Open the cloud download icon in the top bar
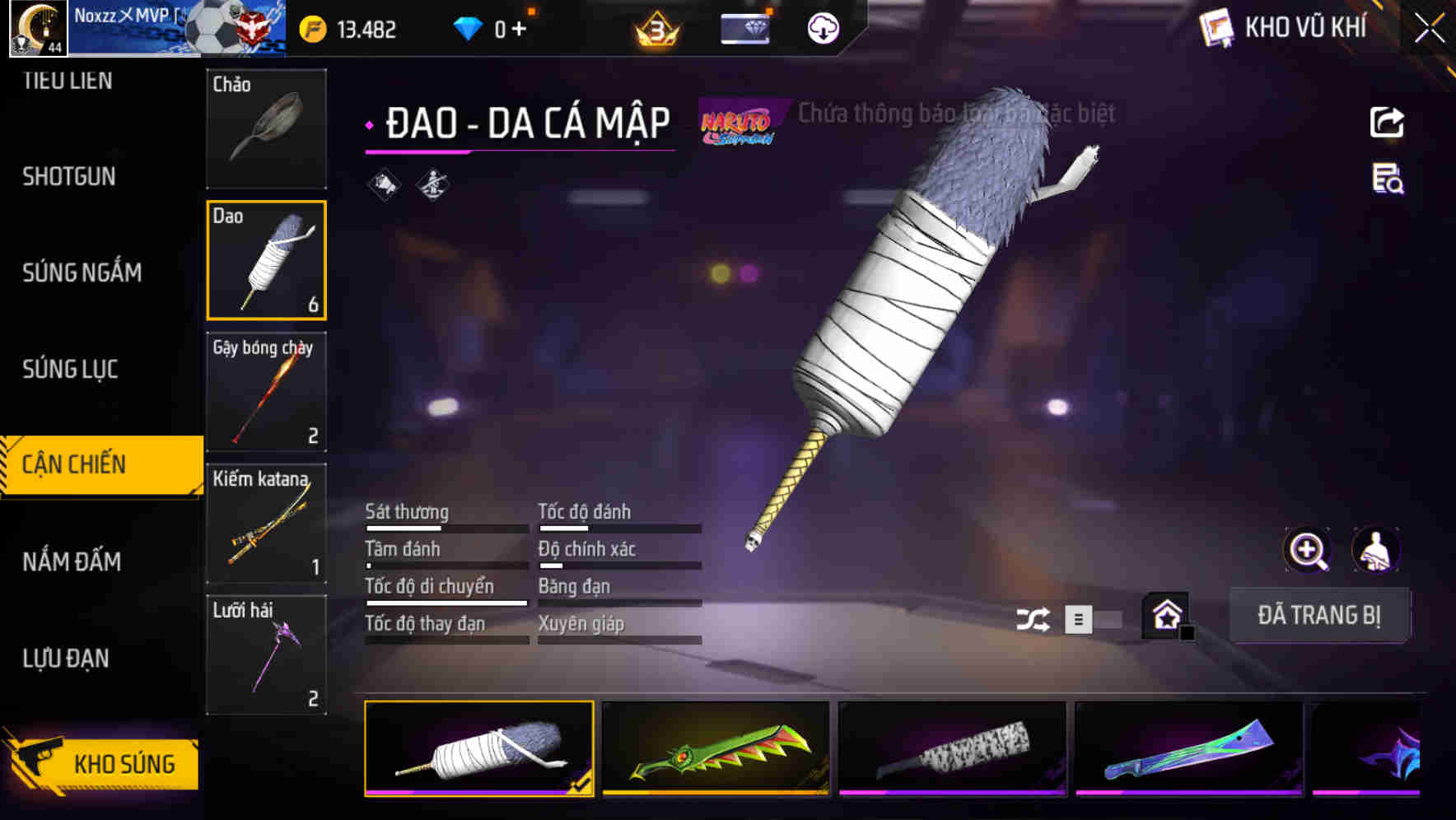Image resolution: width=1456 pixels, height=820 pixels. click(x=823, y=27)
